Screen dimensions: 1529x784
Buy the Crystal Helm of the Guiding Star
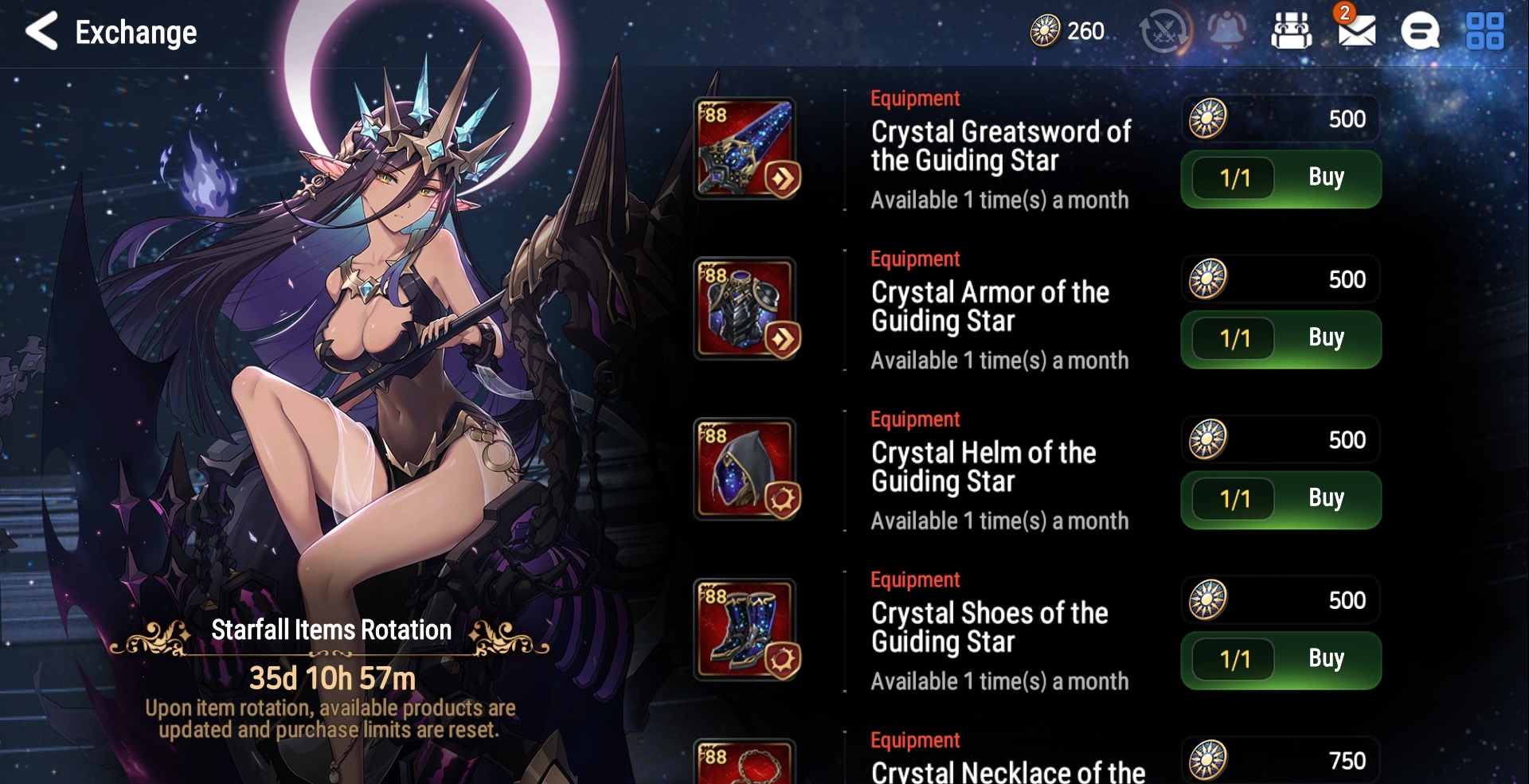click(1324, 500)
